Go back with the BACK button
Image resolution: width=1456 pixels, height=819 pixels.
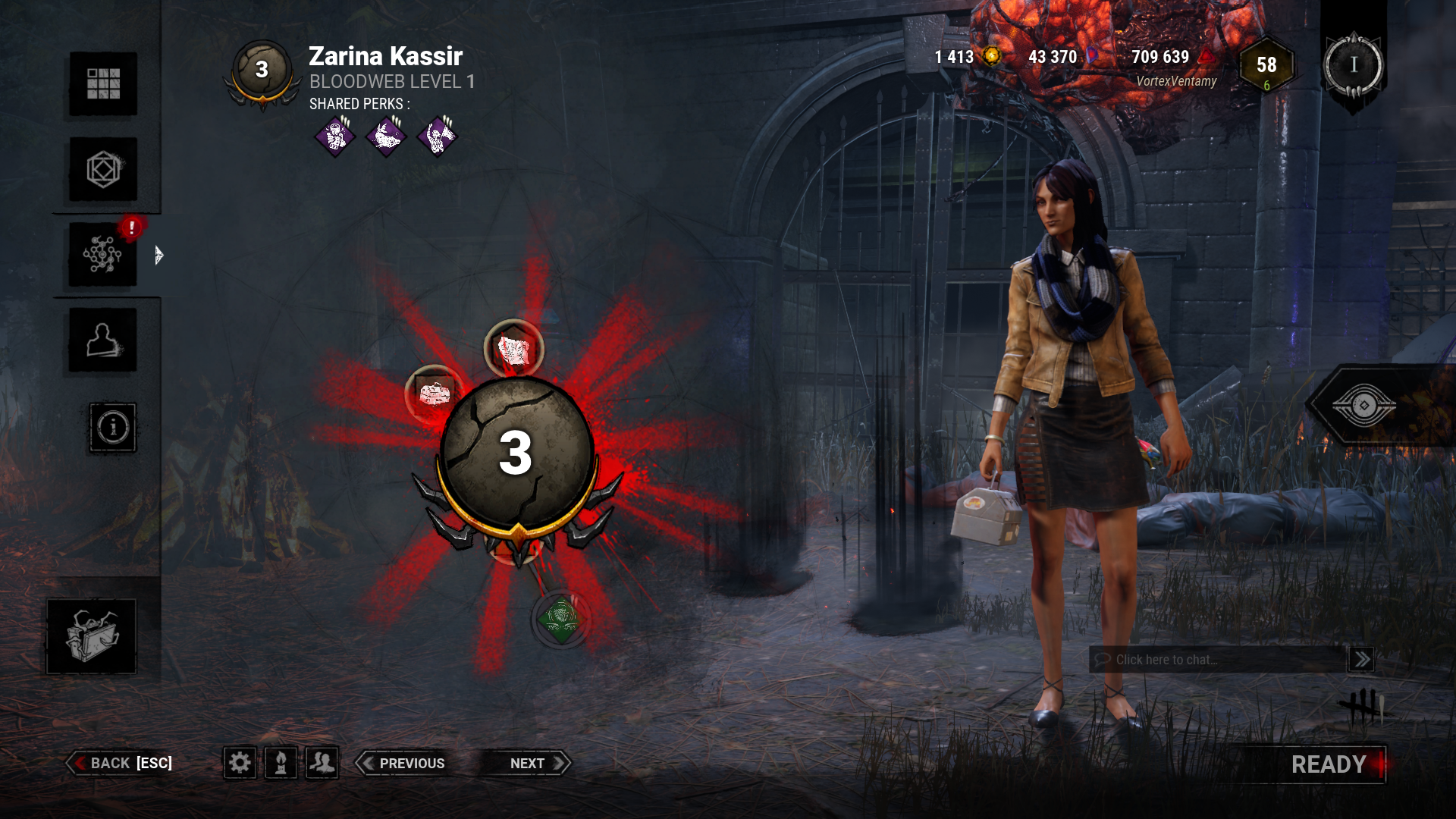121,763
